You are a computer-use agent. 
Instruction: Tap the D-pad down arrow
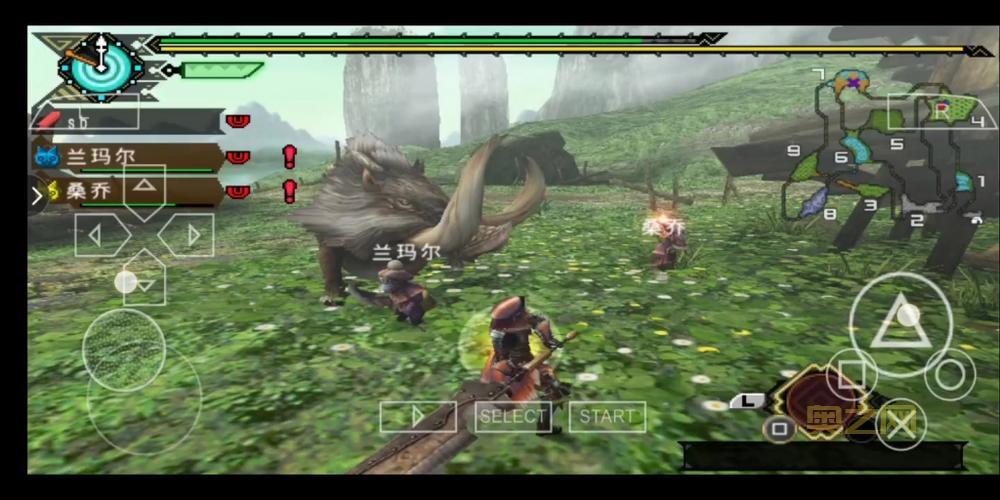pos(145,283)
